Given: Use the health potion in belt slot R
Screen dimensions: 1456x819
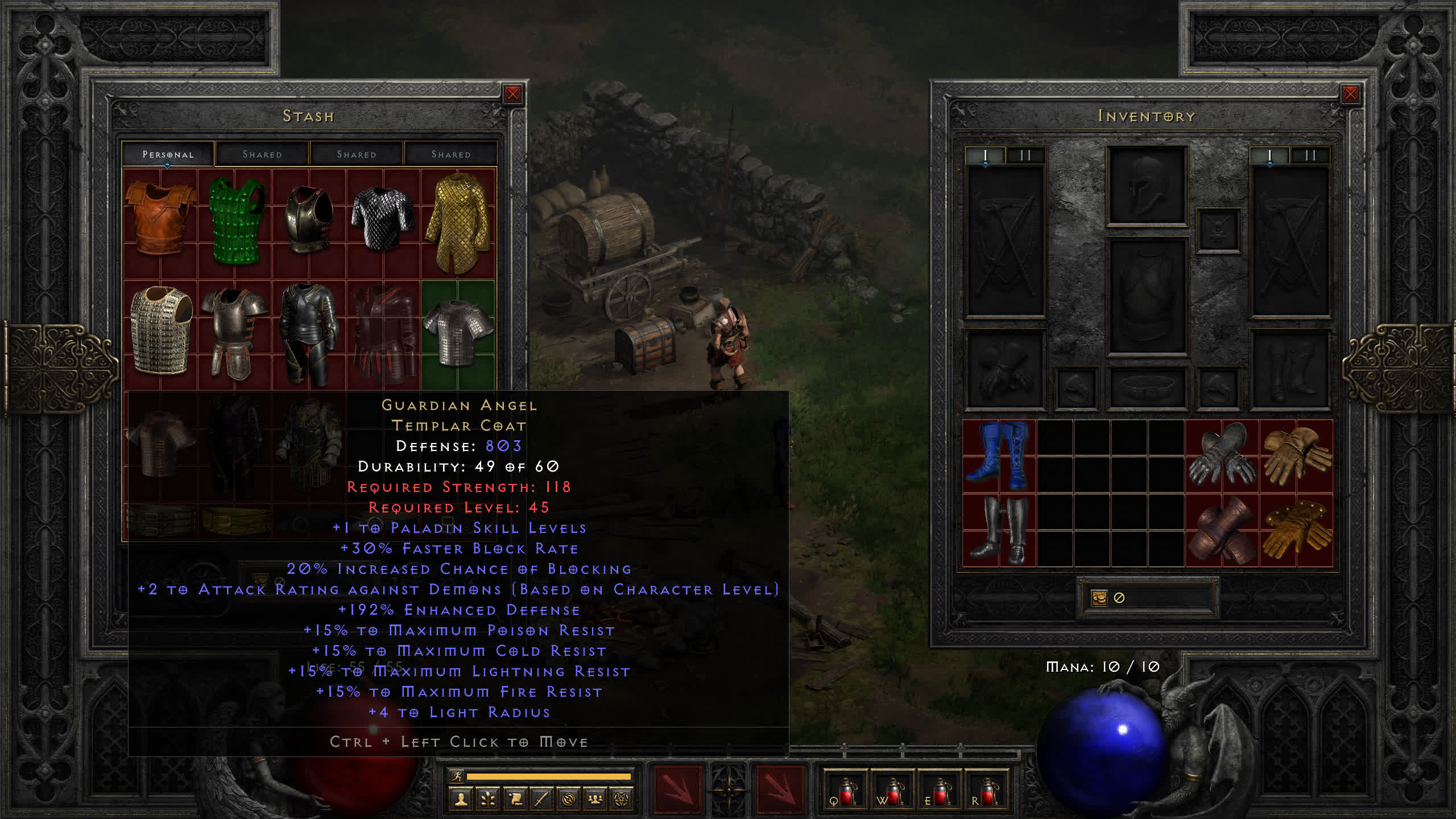Looking at the screenshot, I should [x=987, y=792].
